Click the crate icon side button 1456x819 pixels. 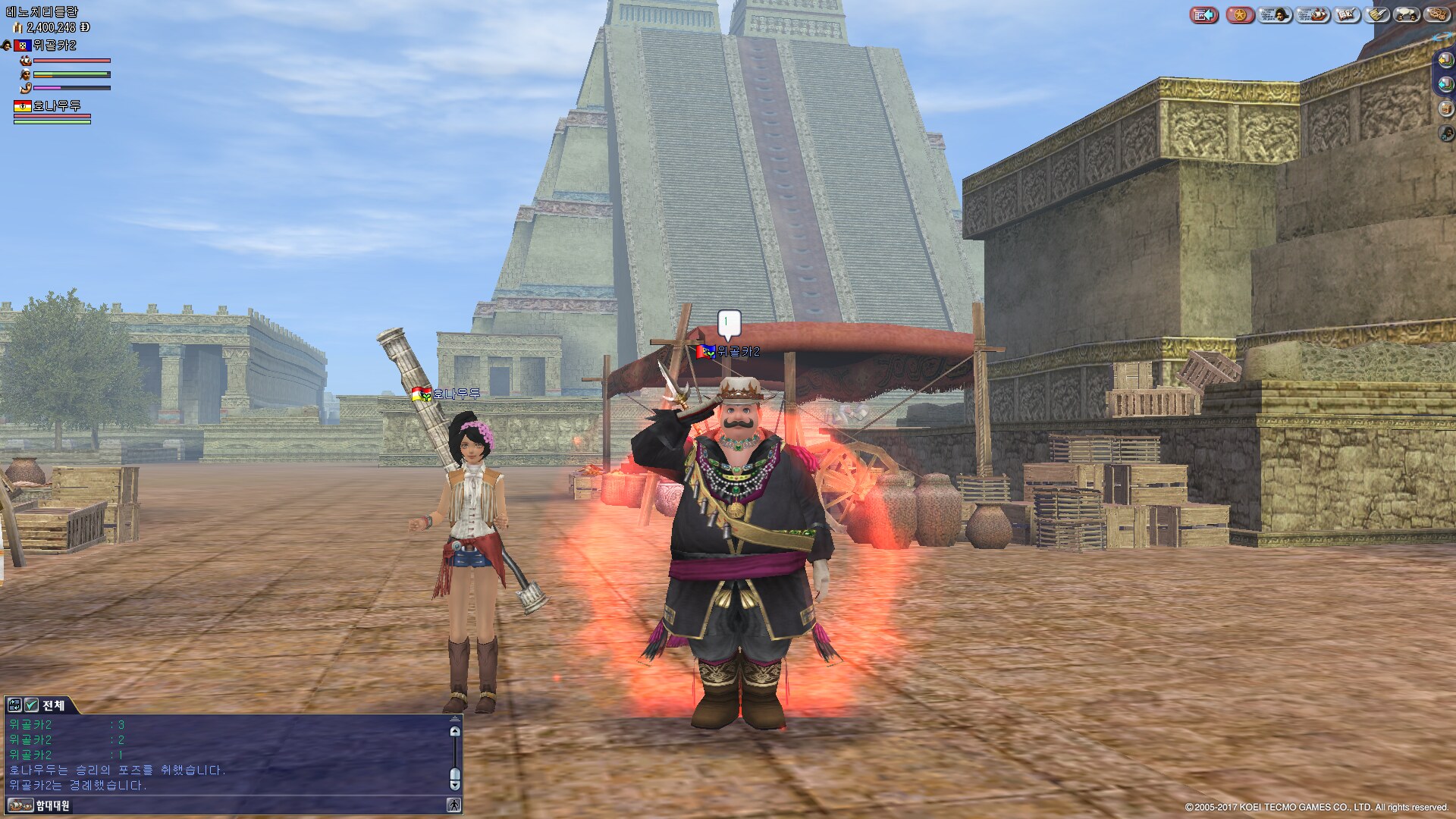pos(1446,108)
